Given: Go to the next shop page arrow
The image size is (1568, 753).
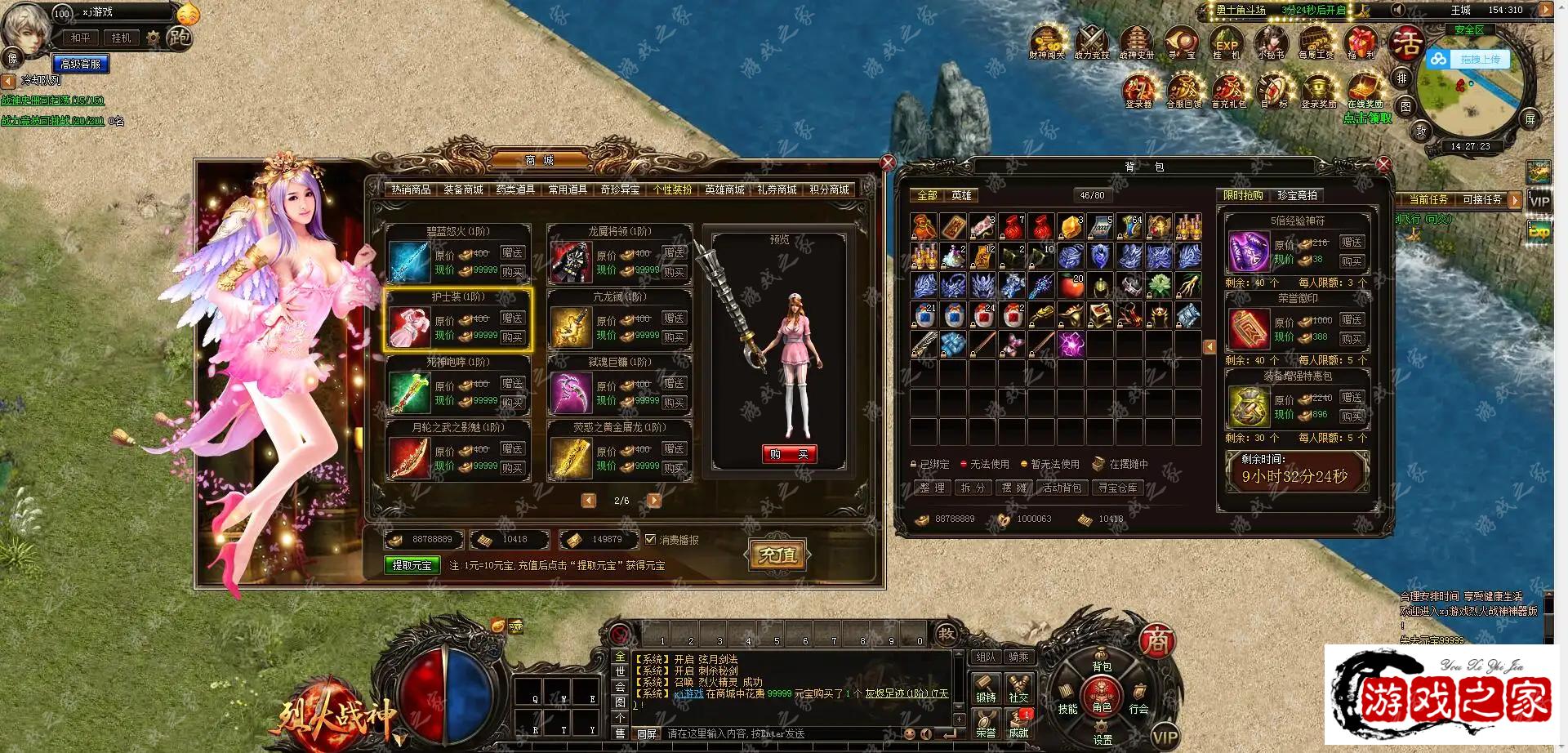Looking at the screenshot, I should click(x=654, y=501).
